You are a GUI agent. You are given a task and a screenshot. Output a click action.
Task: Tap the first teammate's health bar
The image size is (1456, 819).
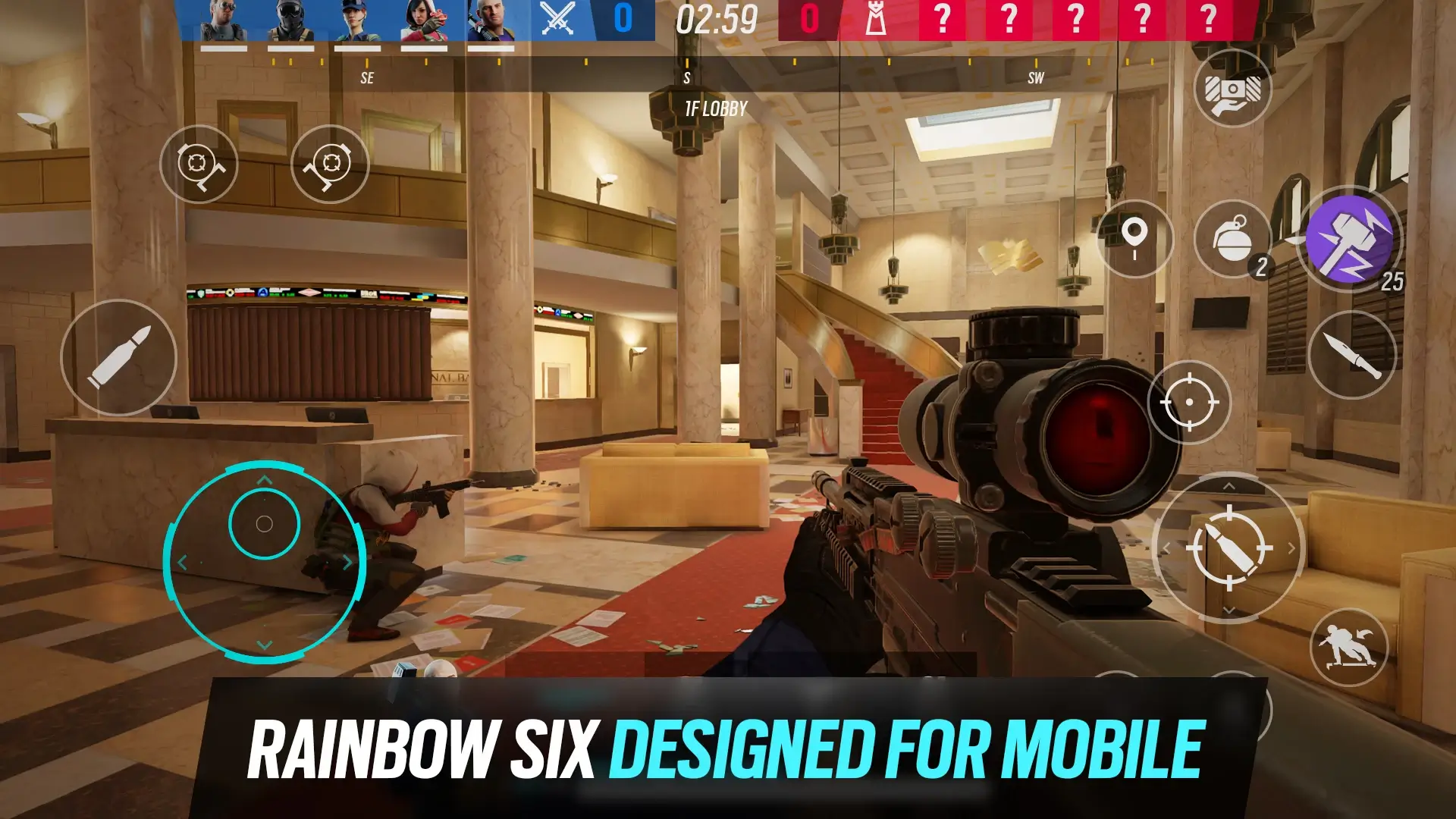click(225, 47)
